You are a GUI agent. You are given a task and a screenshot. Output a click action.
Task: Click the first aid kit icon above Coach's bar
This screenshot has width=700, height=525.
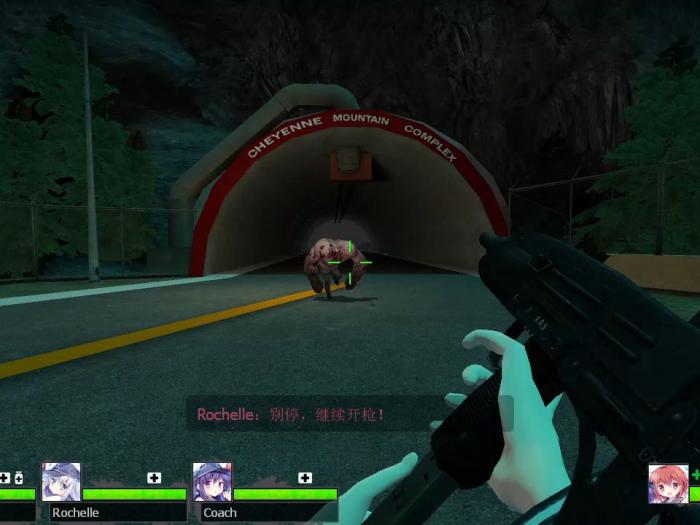click(305, 478)
